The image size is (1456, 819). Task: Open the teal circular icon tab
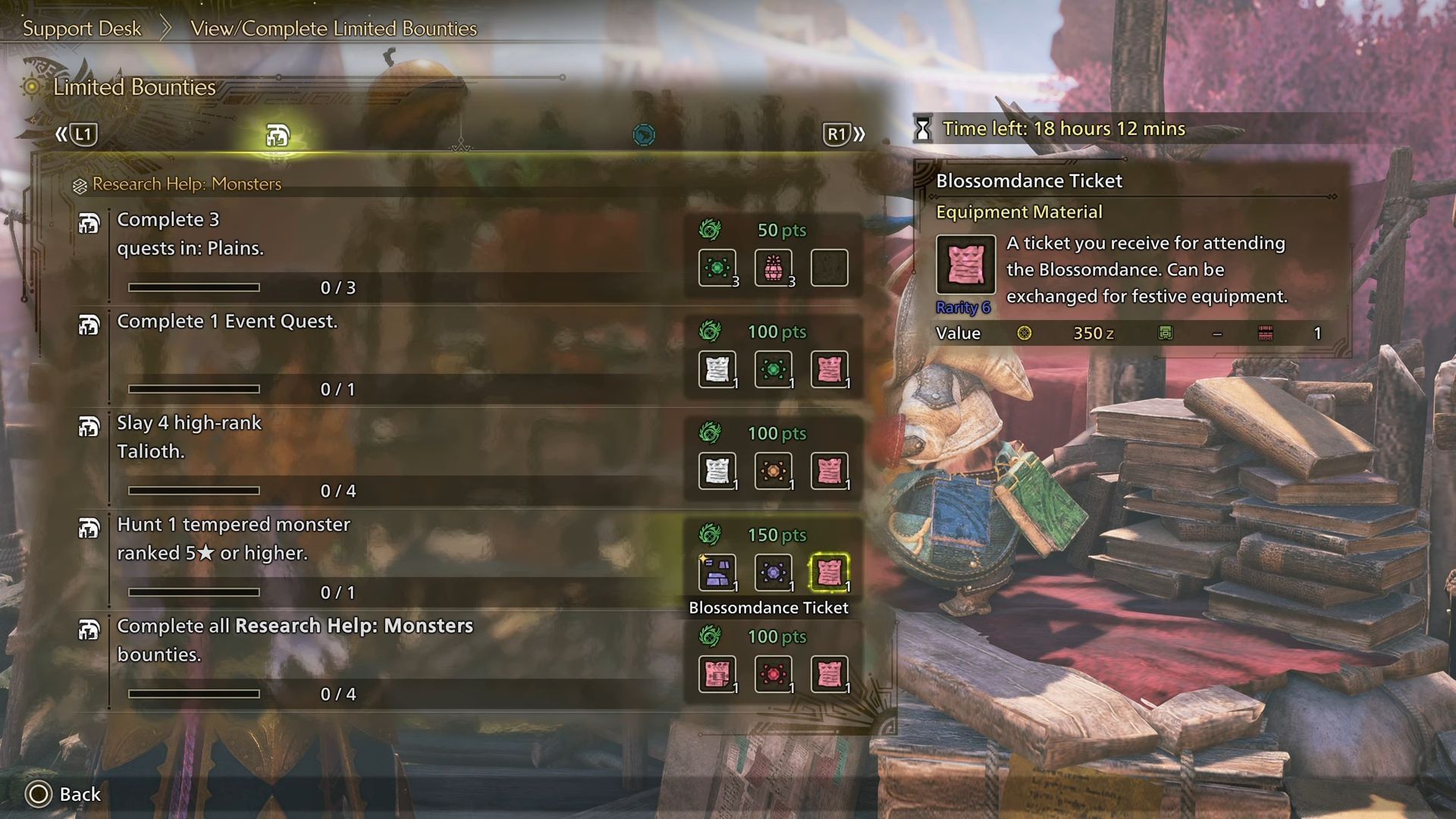(x=644, y=135)
